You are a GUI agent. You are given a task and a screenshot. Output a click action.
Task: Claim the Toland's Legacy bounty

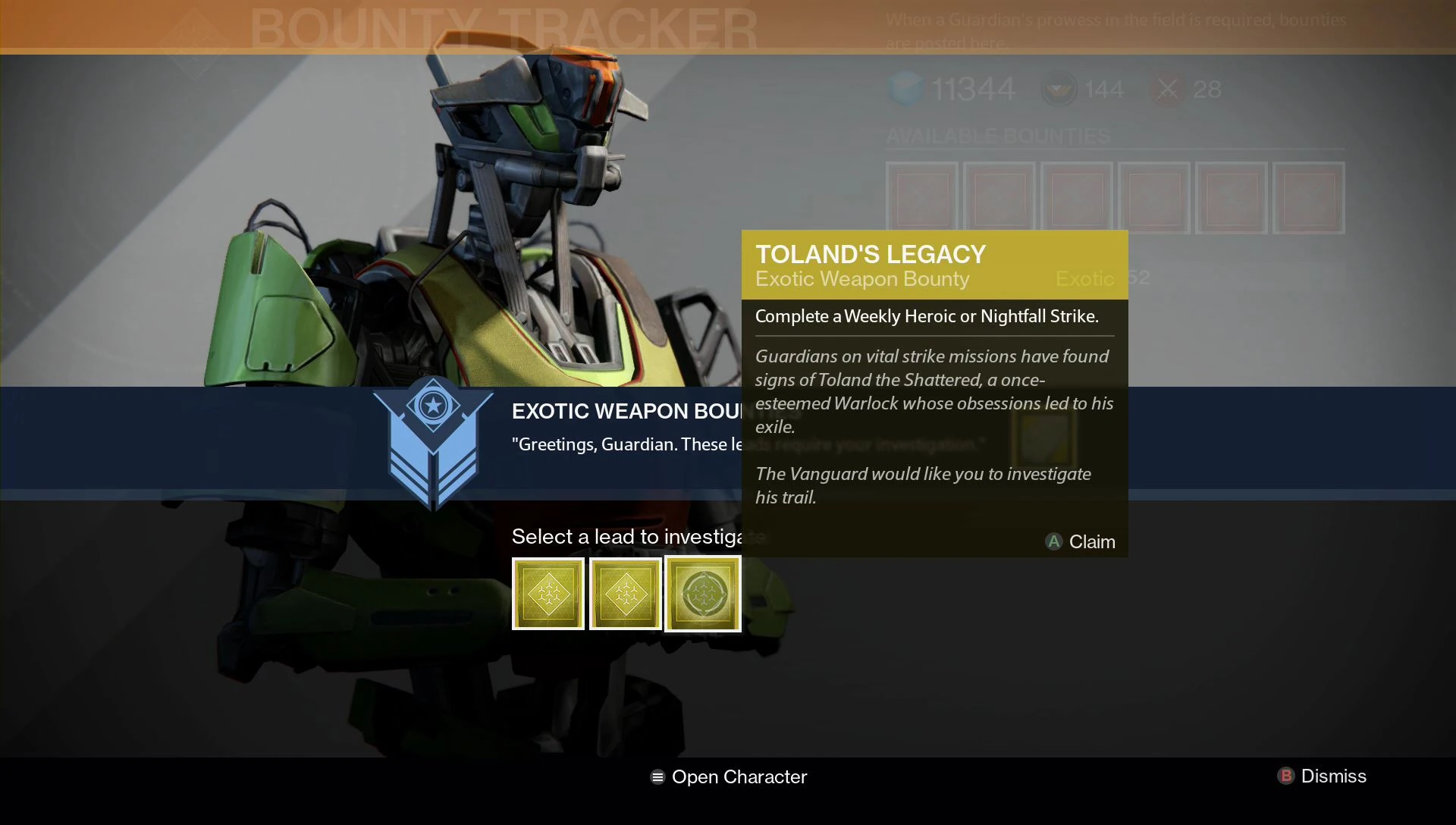tap(1080, 541)
